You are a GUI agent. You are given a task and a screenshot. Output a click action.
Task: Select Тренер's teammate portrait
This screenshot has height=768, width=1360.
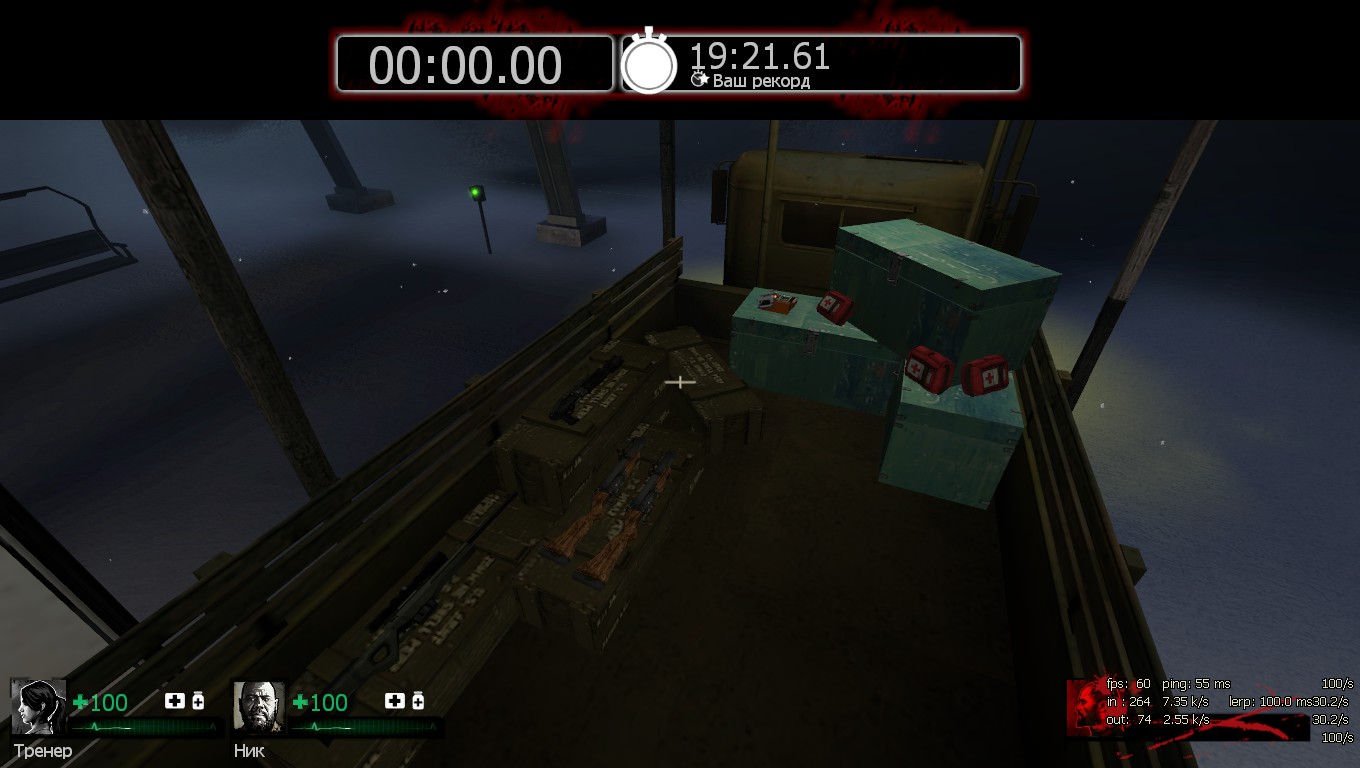click(38, 707)
